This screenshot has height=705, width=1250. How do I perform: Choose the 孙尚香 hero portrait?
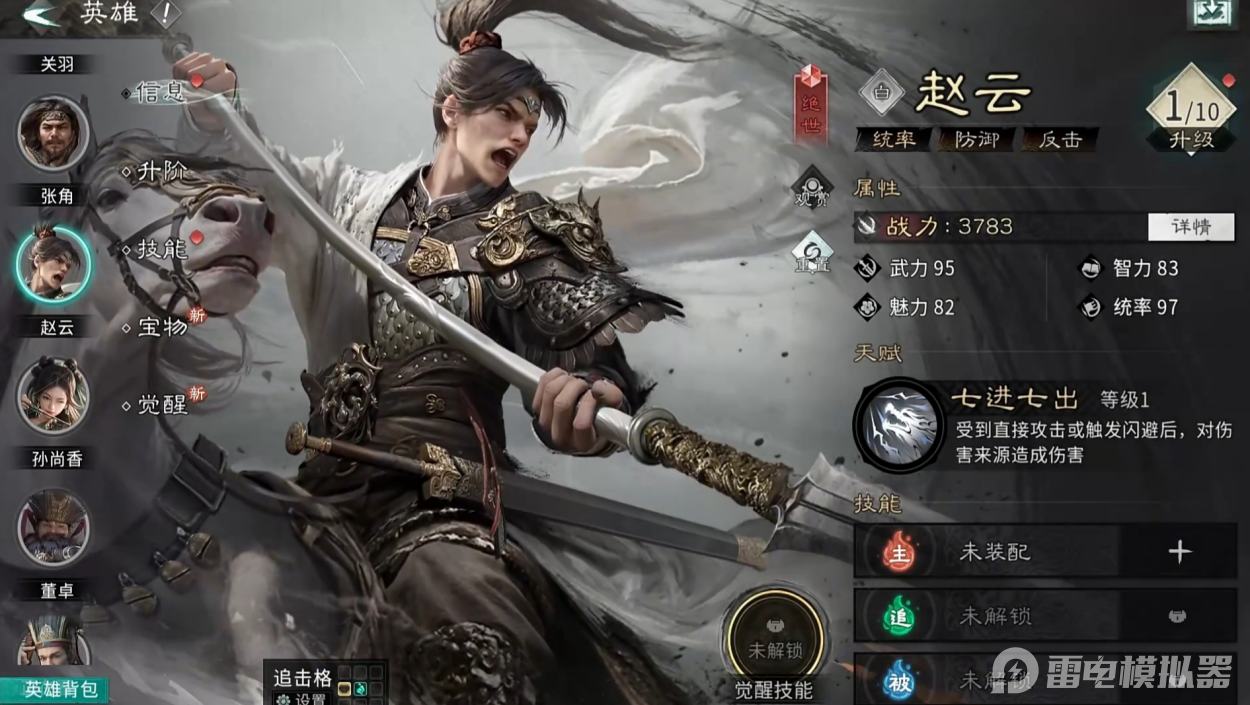click(53, 395)
